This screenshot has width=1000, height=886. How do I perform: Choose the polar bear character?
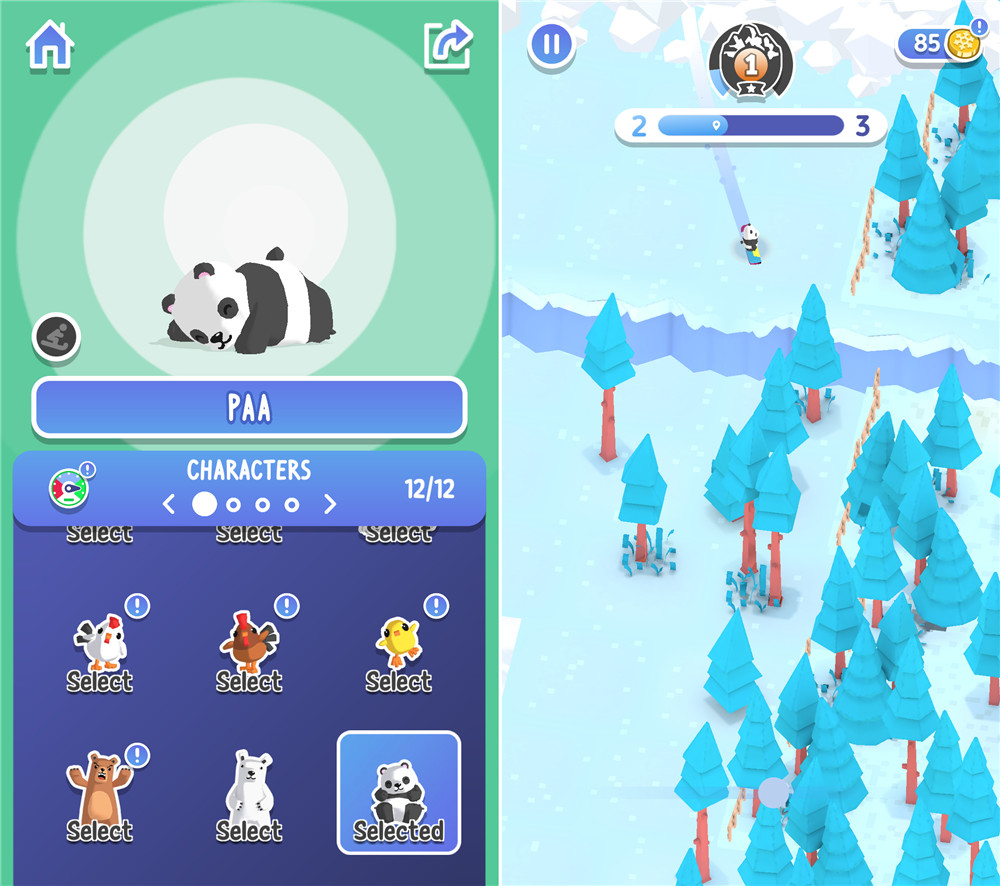(x=249, y=797)
